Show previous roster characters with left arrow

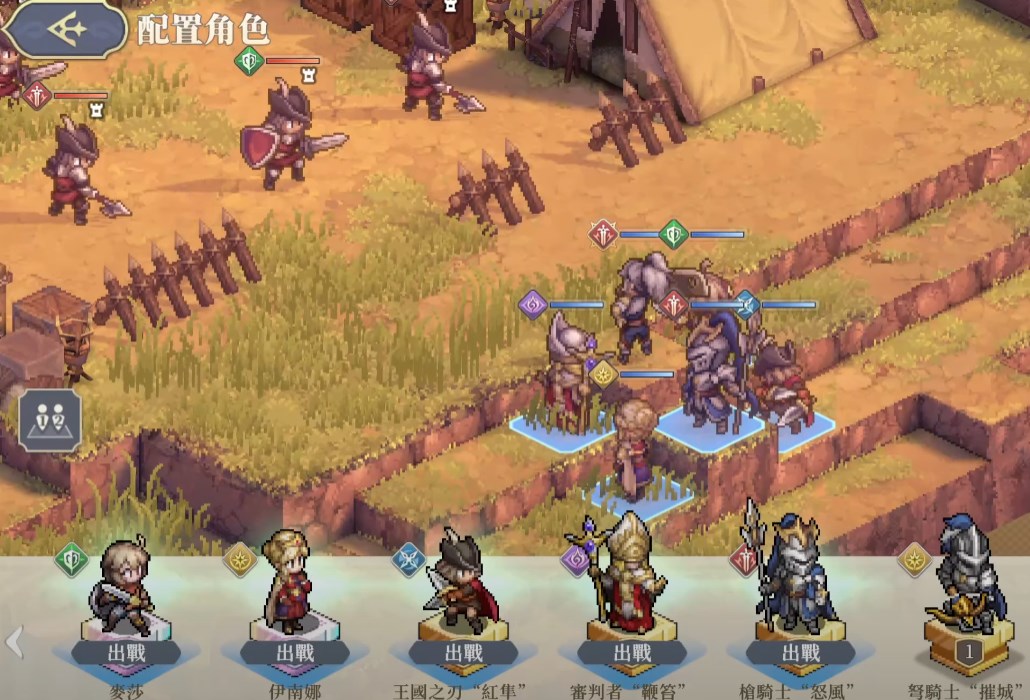[14, 640]
